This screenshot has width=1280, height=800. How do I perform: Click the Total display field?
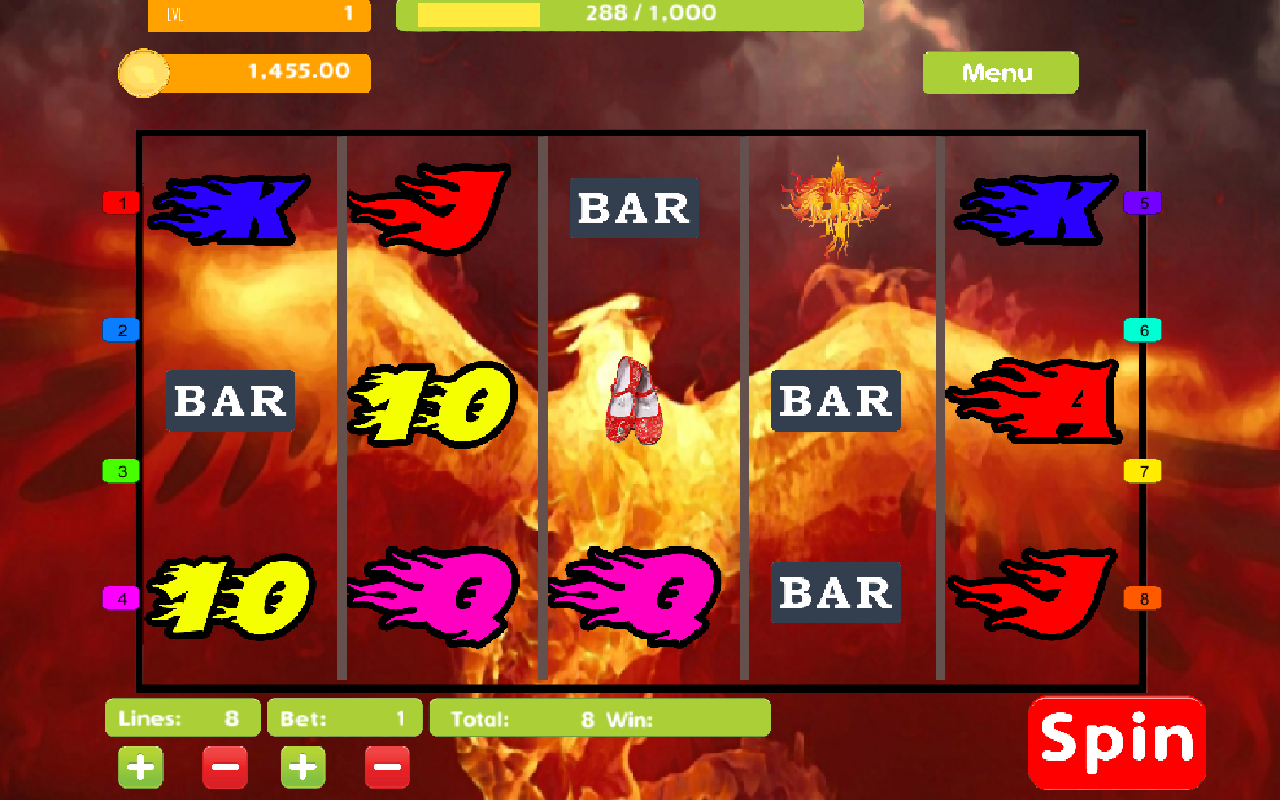600,717
